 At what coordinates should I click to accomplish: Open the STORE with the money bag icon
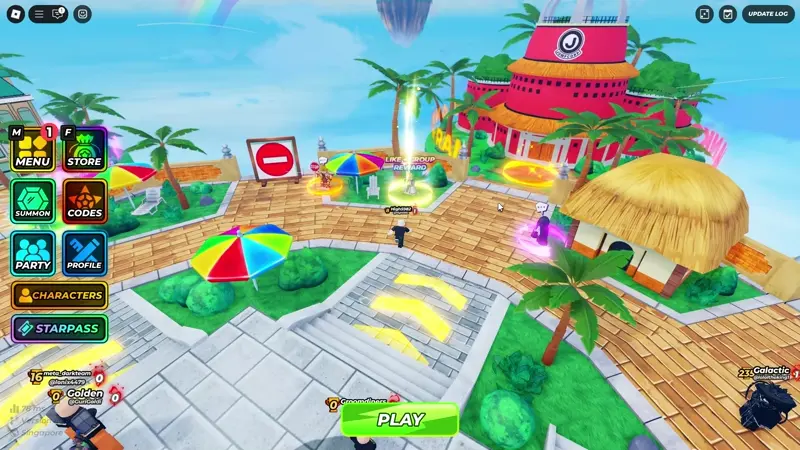point(84,150)
